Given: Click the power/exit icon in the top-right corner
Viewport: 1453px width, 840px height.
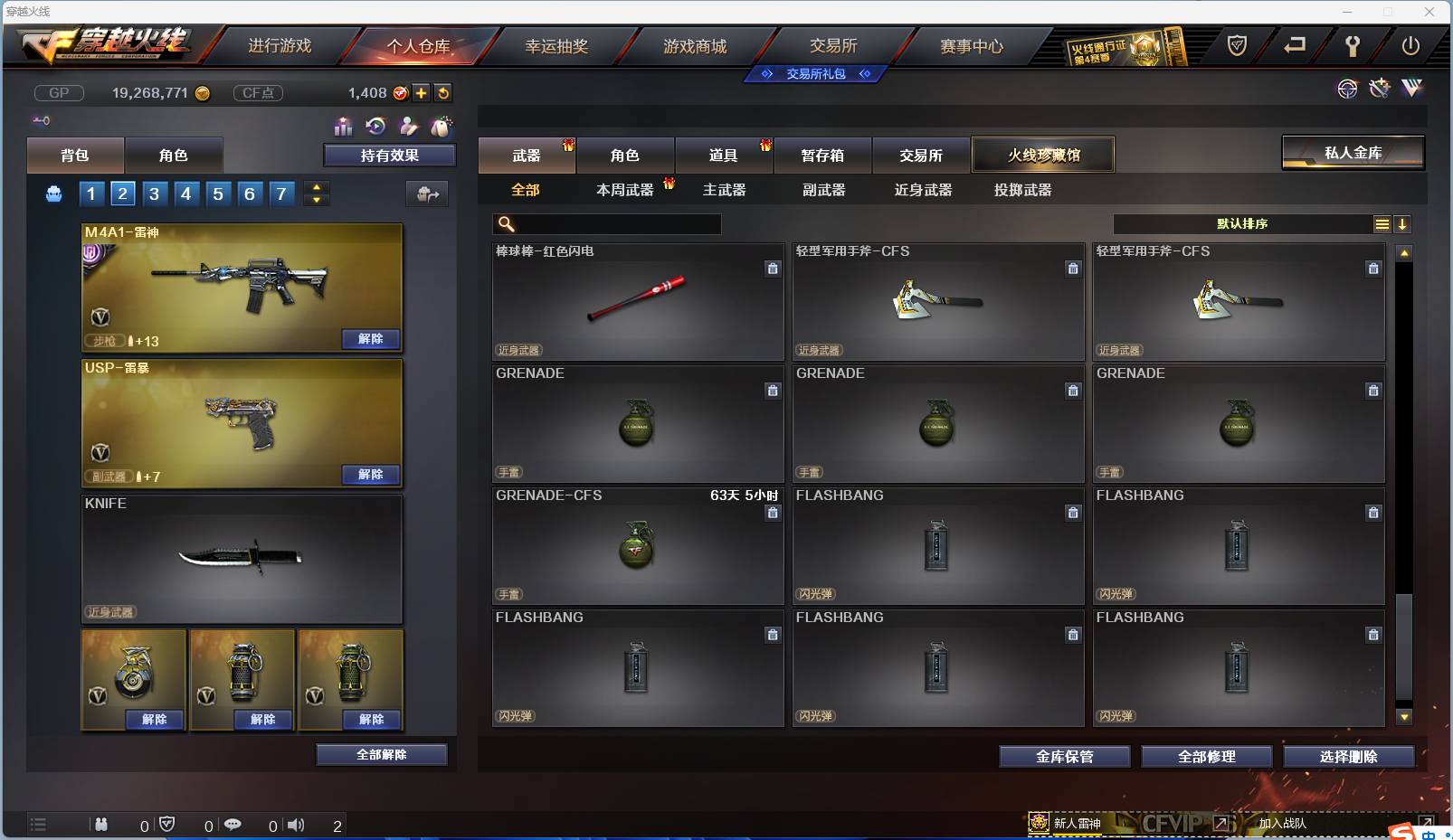Looking at the screenshot, I should (x=1413, y=43).
